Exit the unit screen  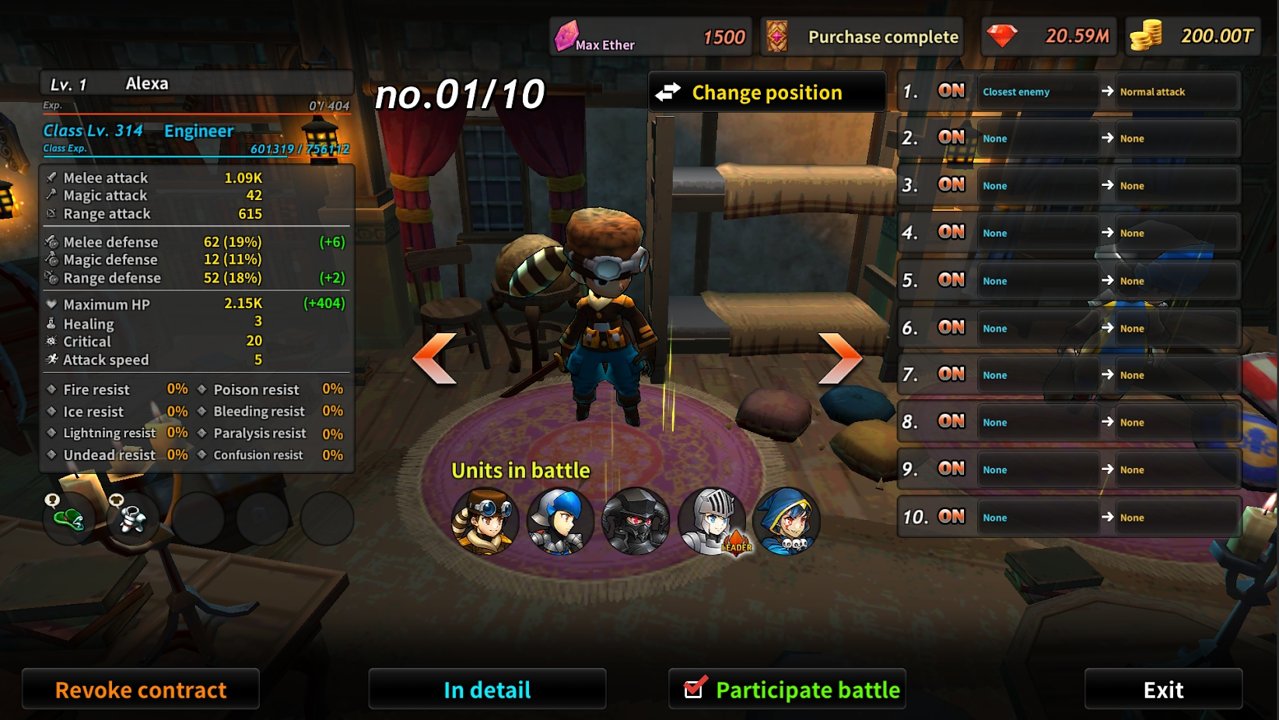(x=1163, y=689)
